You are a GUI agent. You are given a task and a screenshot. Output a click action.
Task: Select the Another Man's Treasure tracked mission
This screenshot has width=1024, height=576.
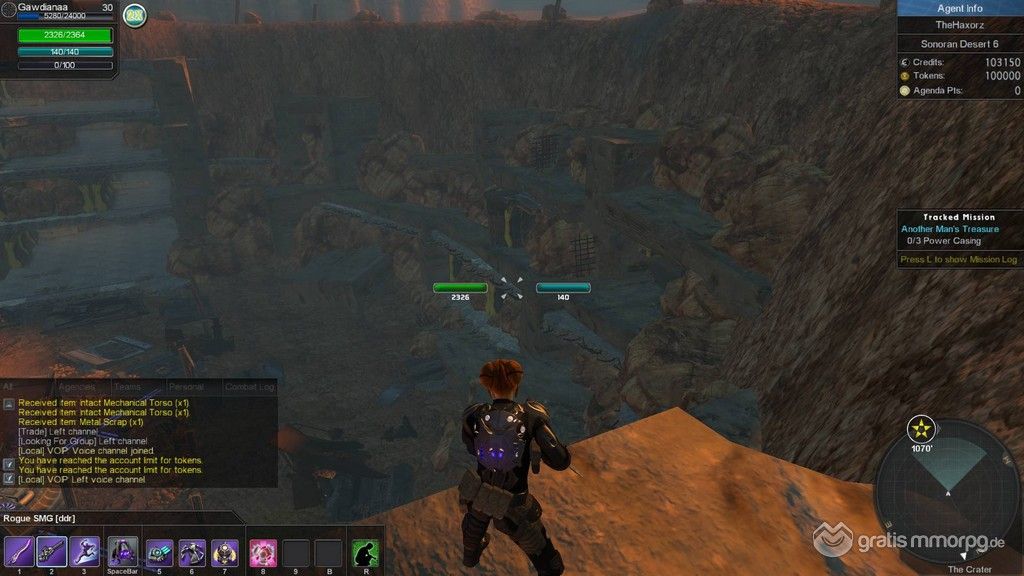[949, 229]
